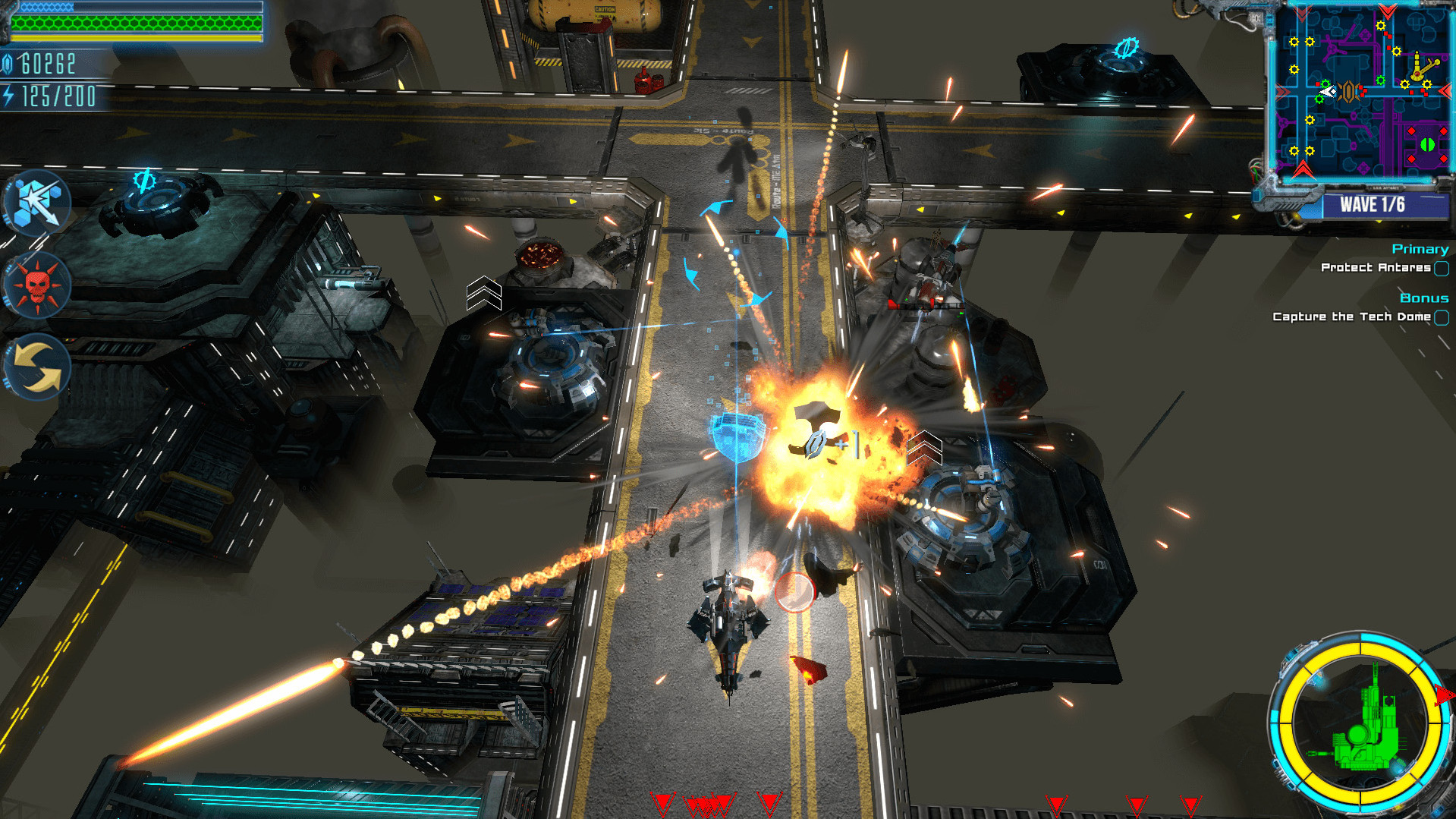Activate the blue missile strike ability
Screen dimensions: 1456x819
[38, 202]
